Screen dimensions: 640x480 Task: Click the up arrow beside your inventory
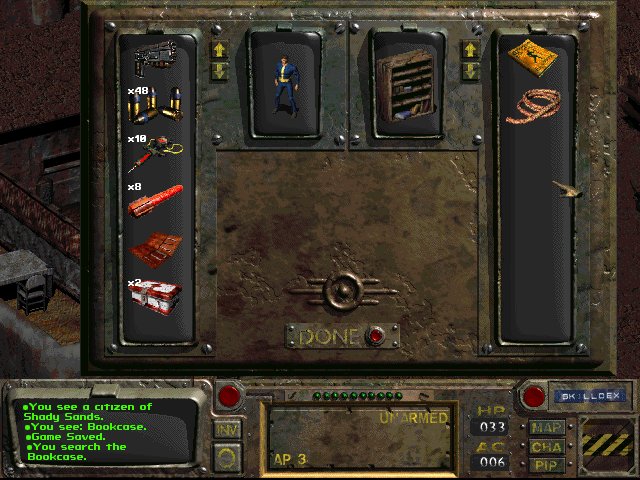pyautogui.click(x=219, y=50)
